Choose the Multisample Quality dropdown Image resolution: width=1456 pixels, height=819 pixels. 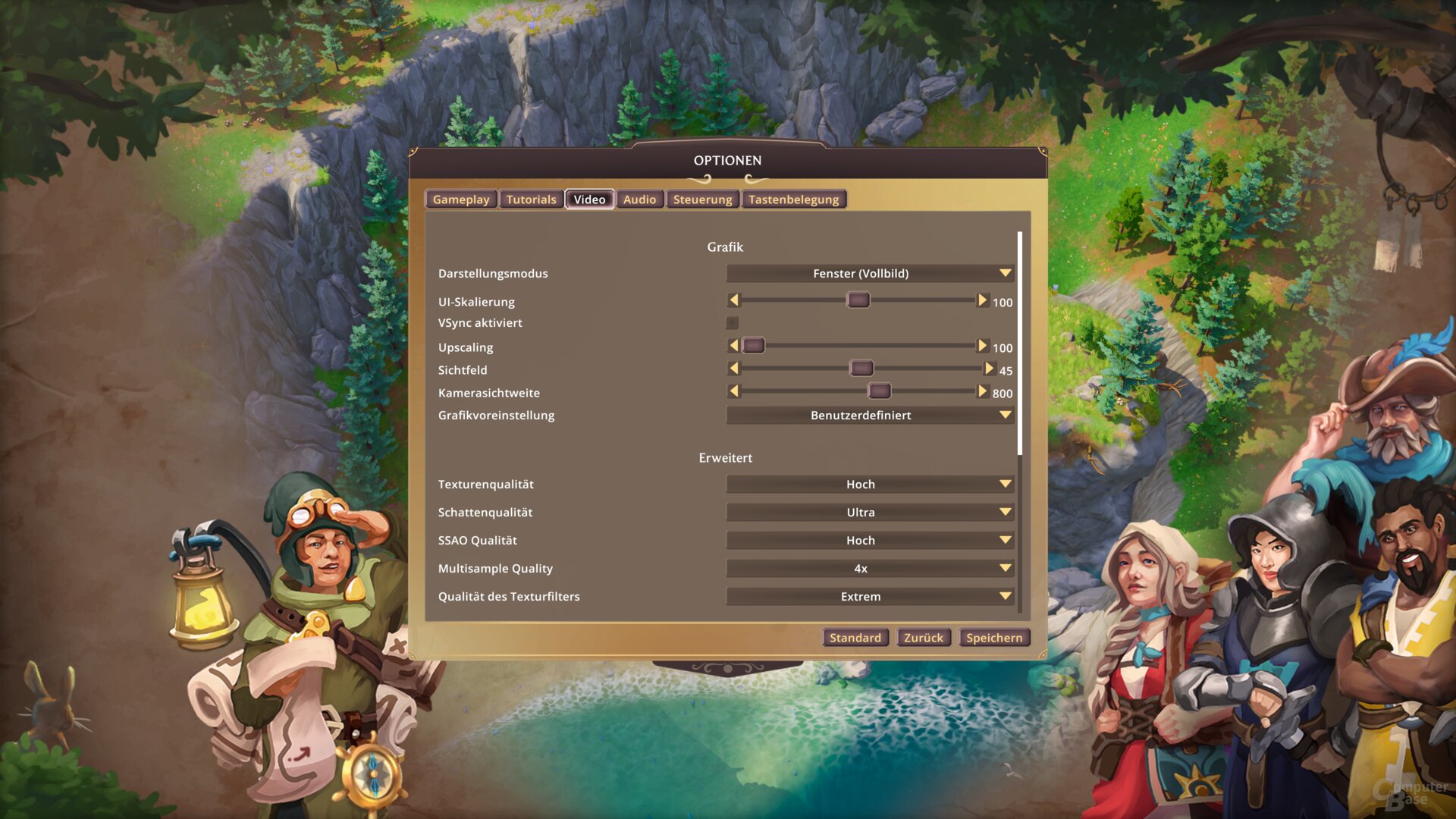click(x=869, y=568)
